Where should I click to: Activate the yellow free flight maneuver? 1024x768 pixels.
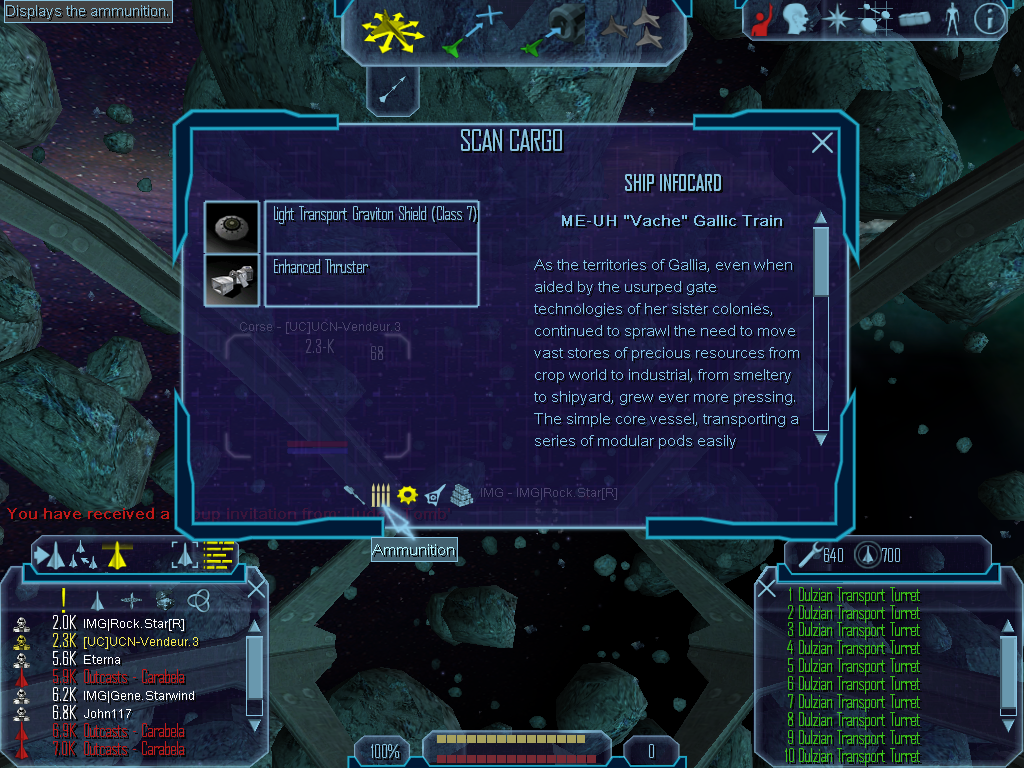pos(393,30)
